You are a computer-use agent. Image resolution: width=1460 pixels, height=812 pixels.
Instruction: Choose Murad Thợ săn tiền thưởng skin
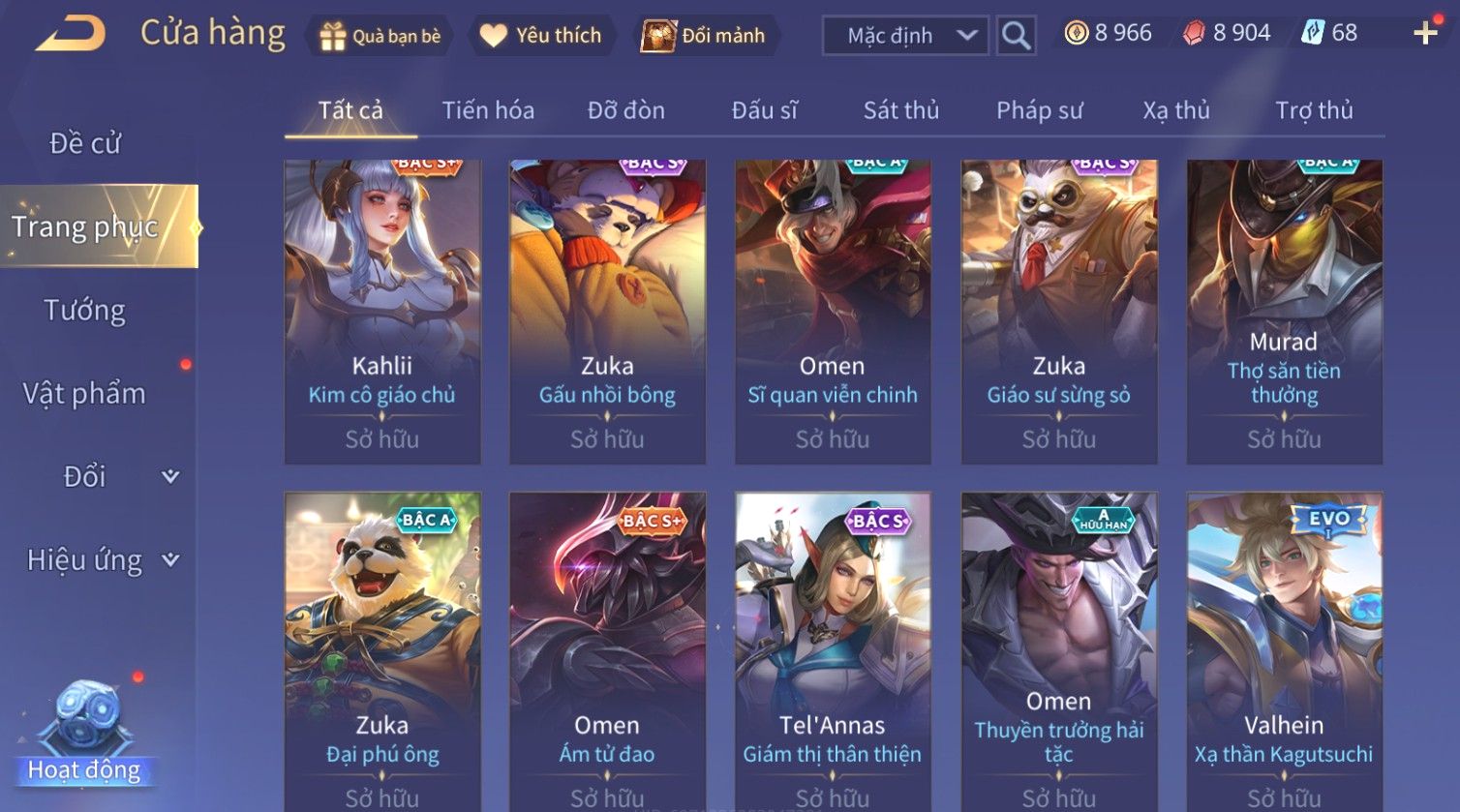1284,312
